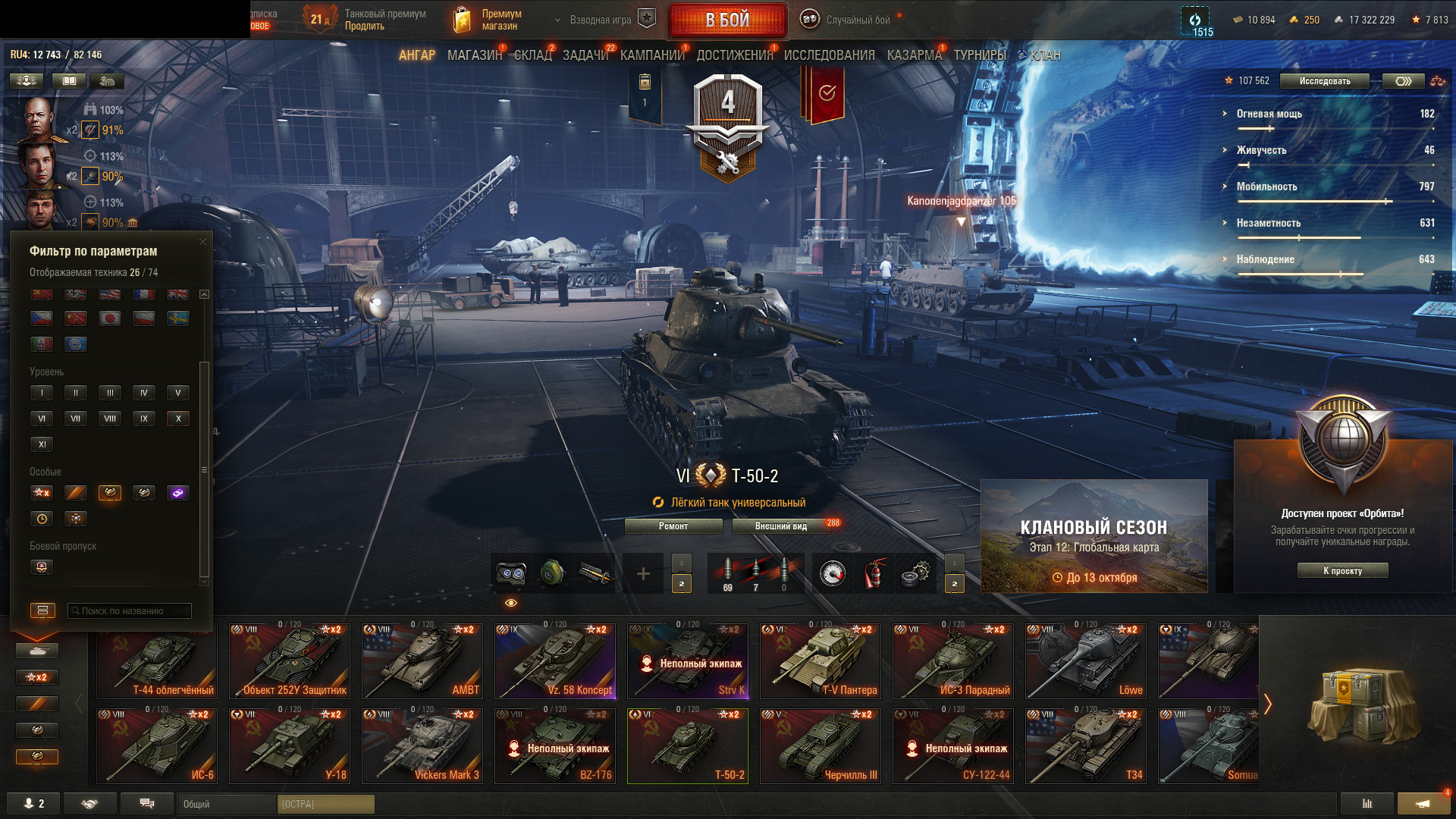Select the fire extinguisher consumable slot
Viewport: 1456px width, 819px height.
click(x=874, y=574)
